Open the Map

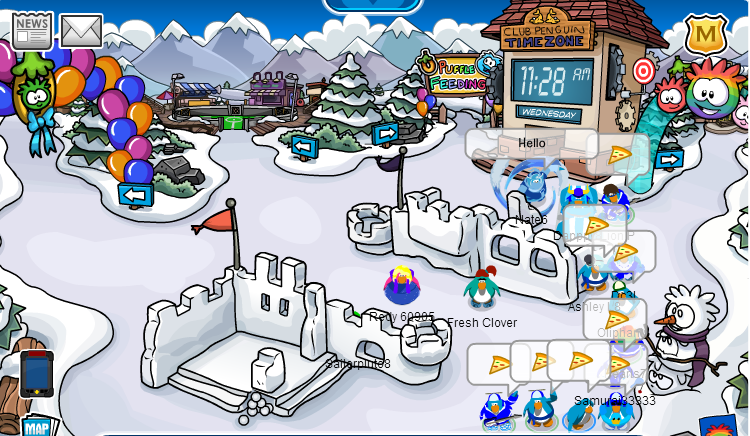pos(37,427)
